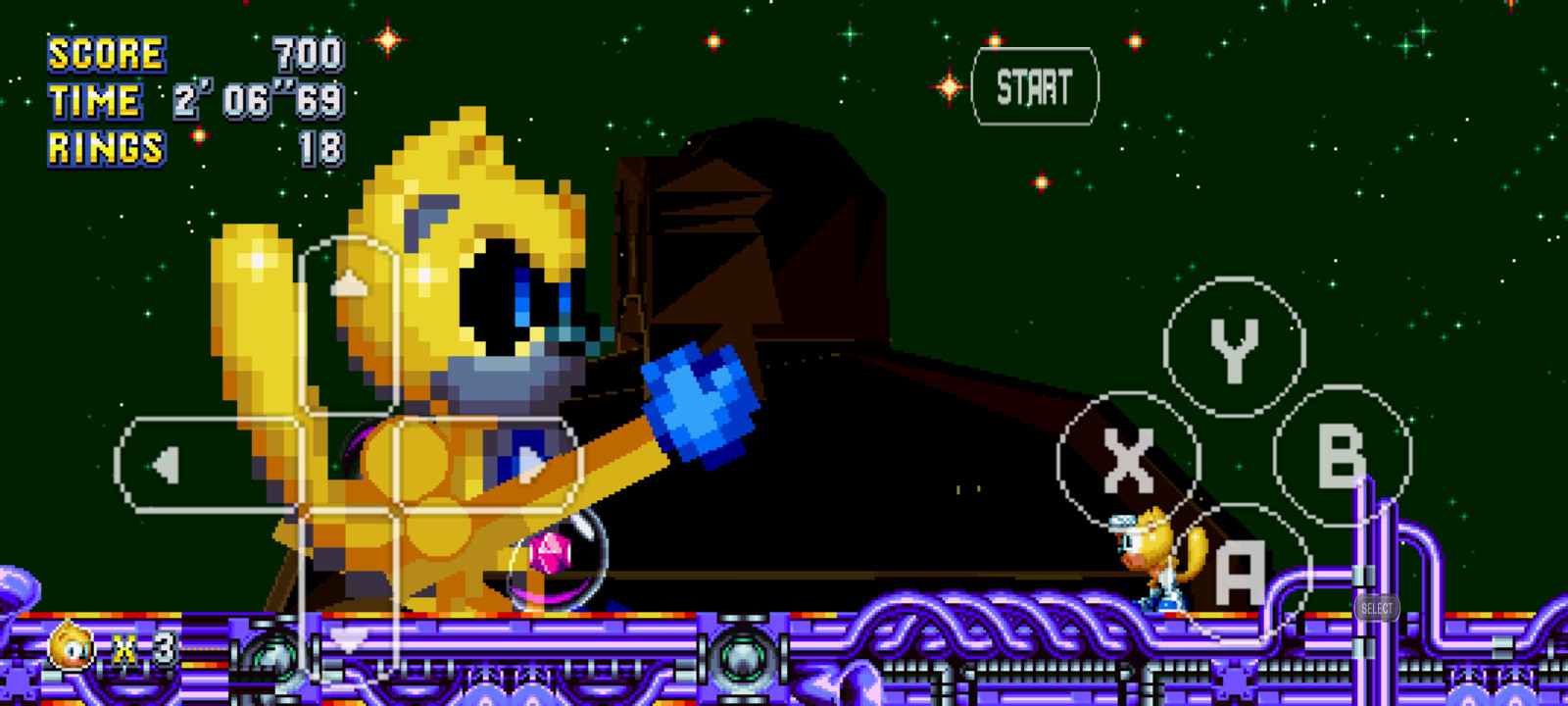Tap START to pause the game

click(x=1033, y=88)
